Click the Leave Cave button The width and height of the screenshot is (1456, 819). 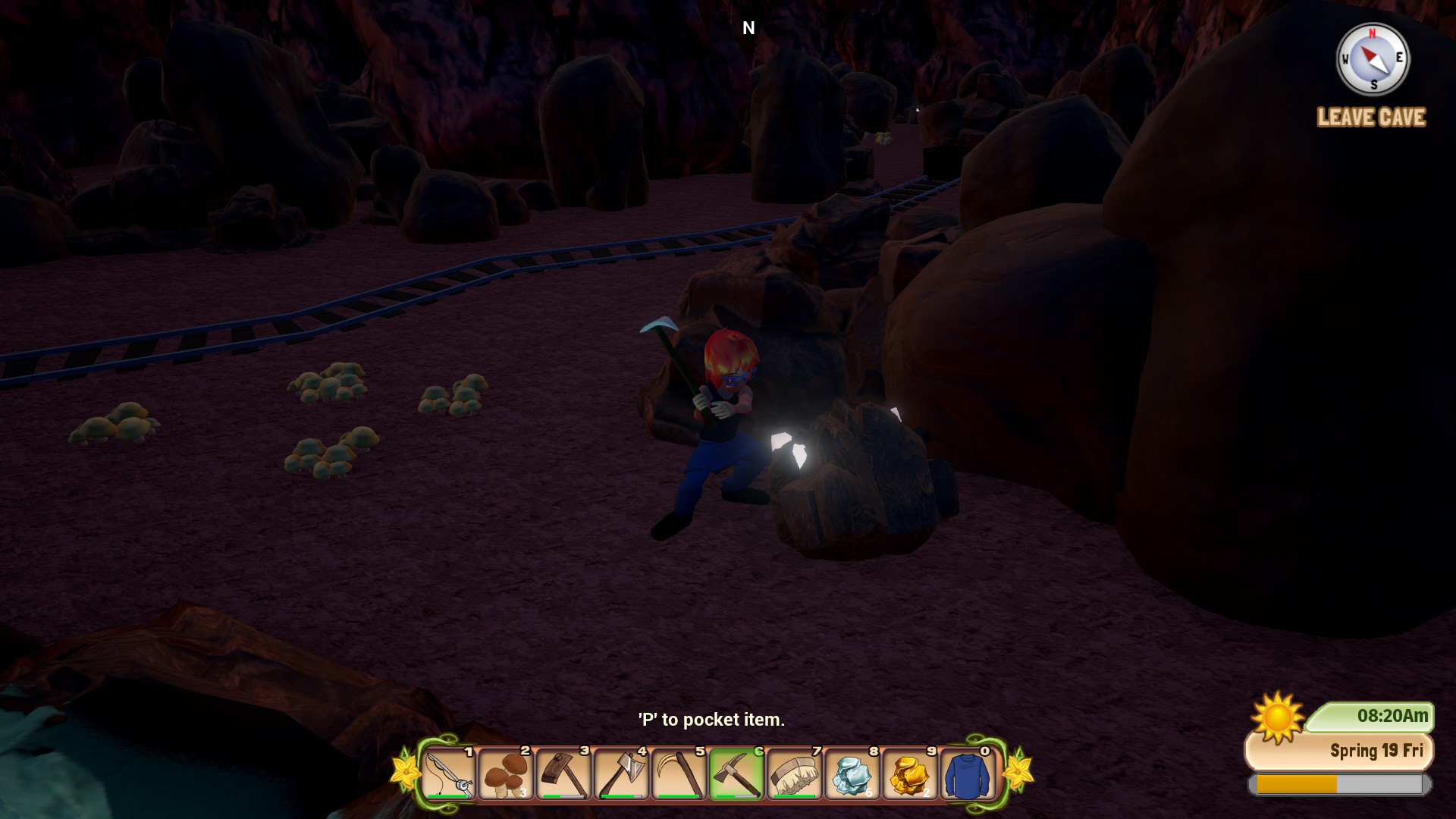click(1370, 118)
